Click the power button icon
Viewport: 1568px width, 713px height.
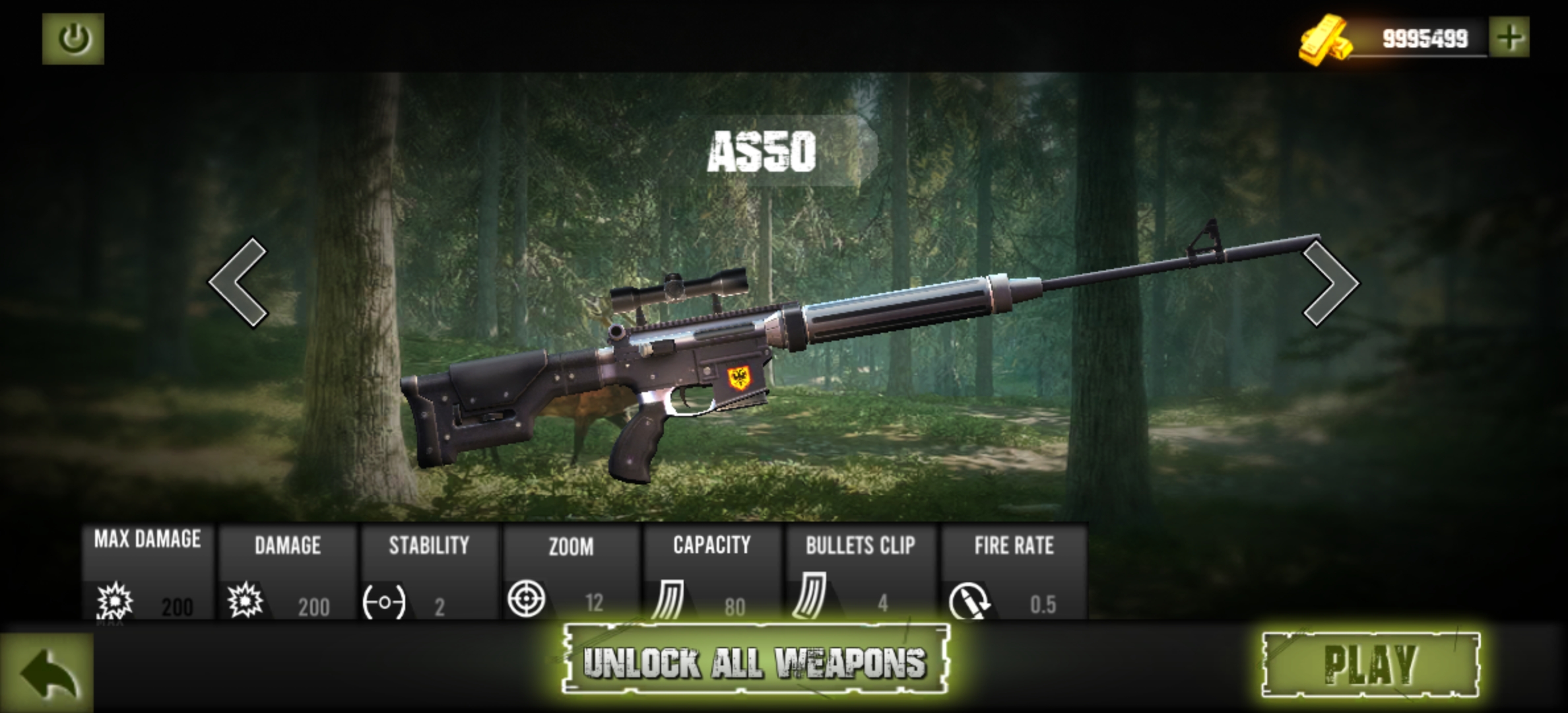(73, 39)
